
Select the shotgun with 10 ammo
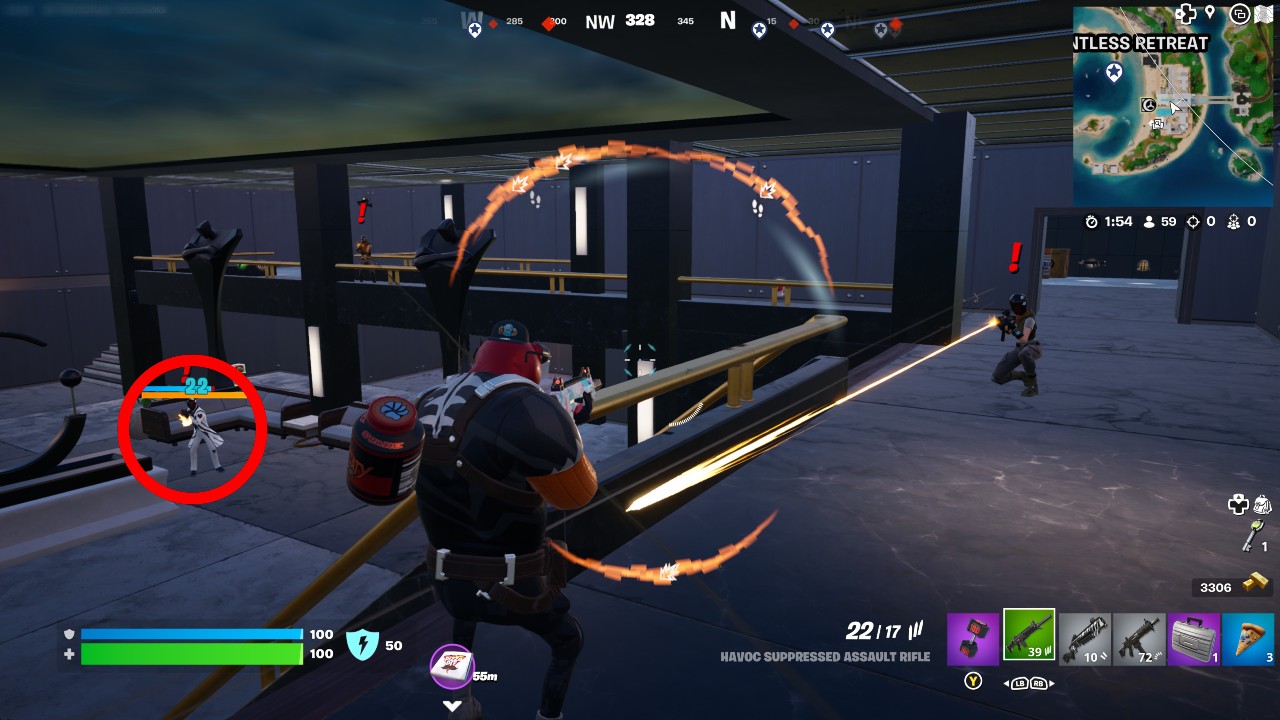click(x=1087, y=640)
